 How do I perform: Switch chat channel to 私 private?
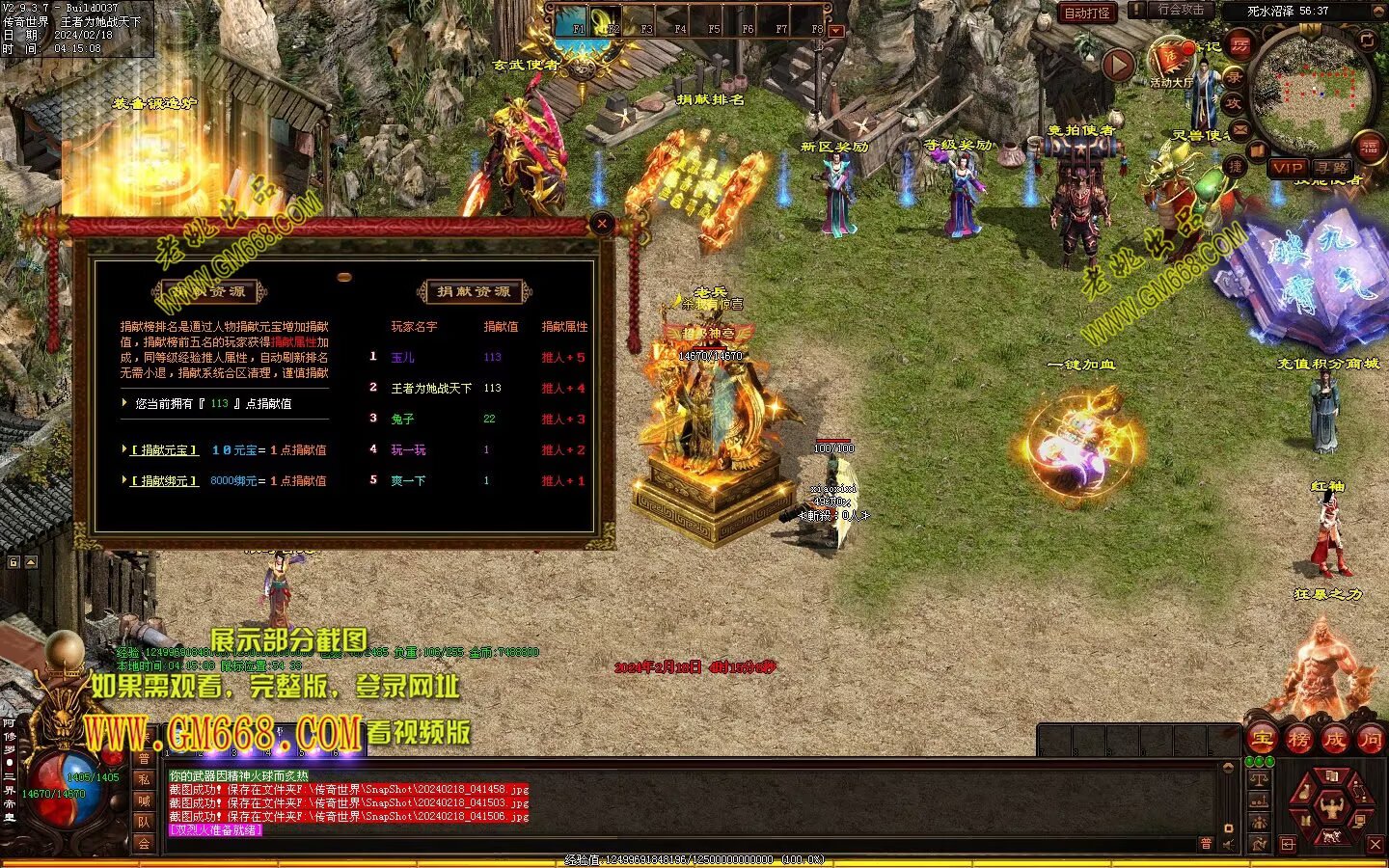click(144, 779)
